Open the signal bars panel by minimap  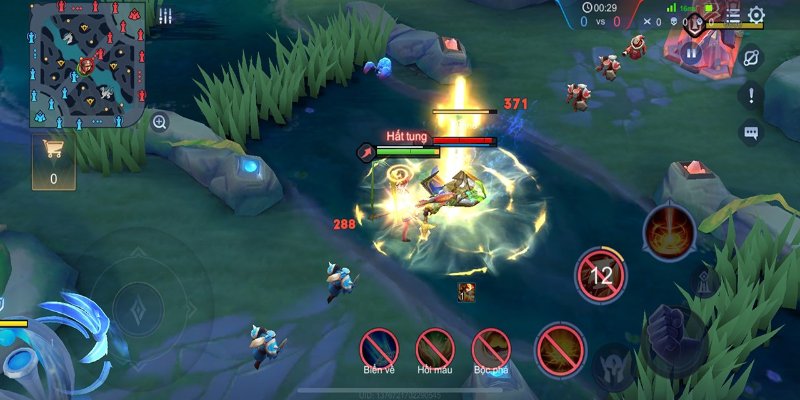[x=165, y=15]
